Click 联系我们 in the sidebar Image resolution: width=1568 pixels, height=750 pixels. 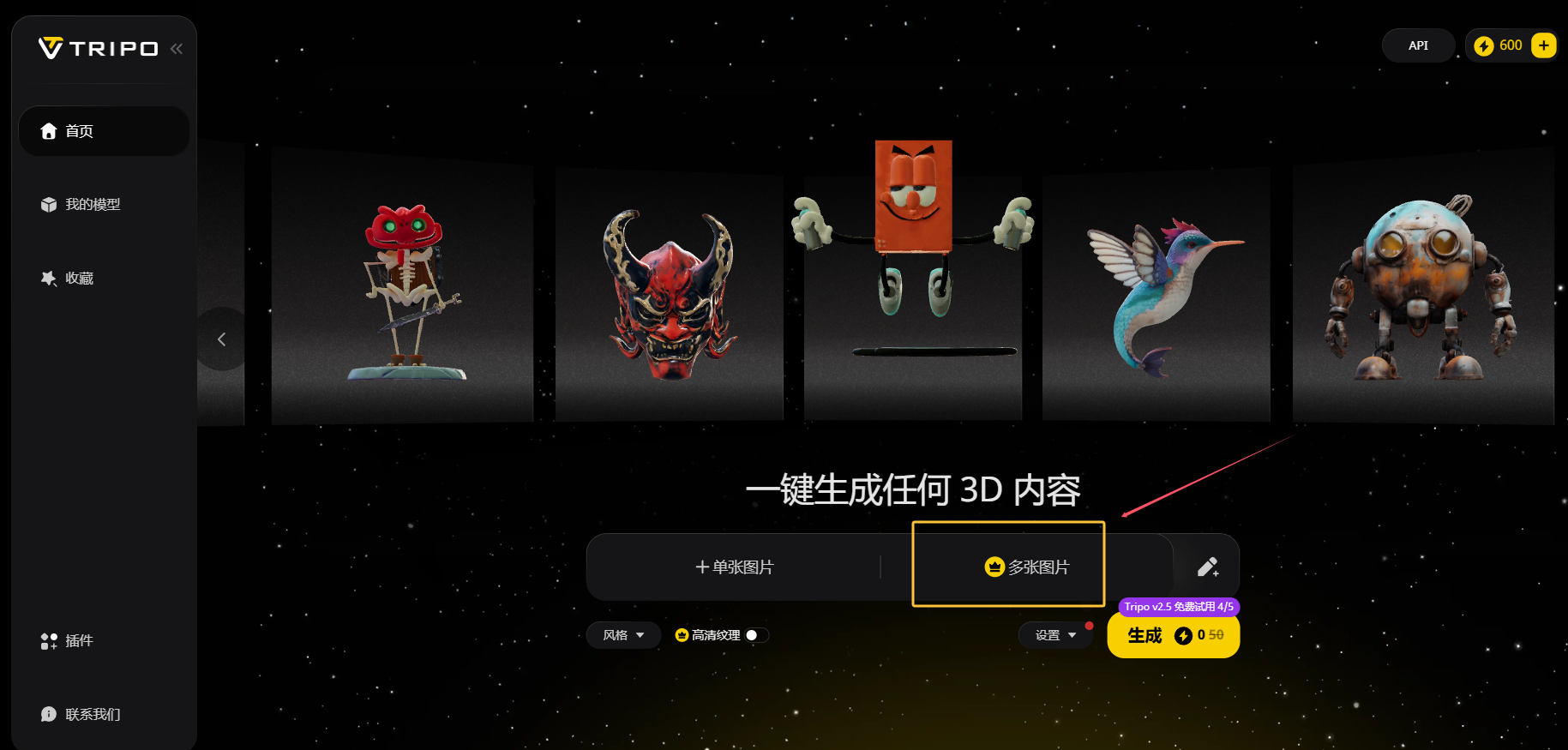91,713
